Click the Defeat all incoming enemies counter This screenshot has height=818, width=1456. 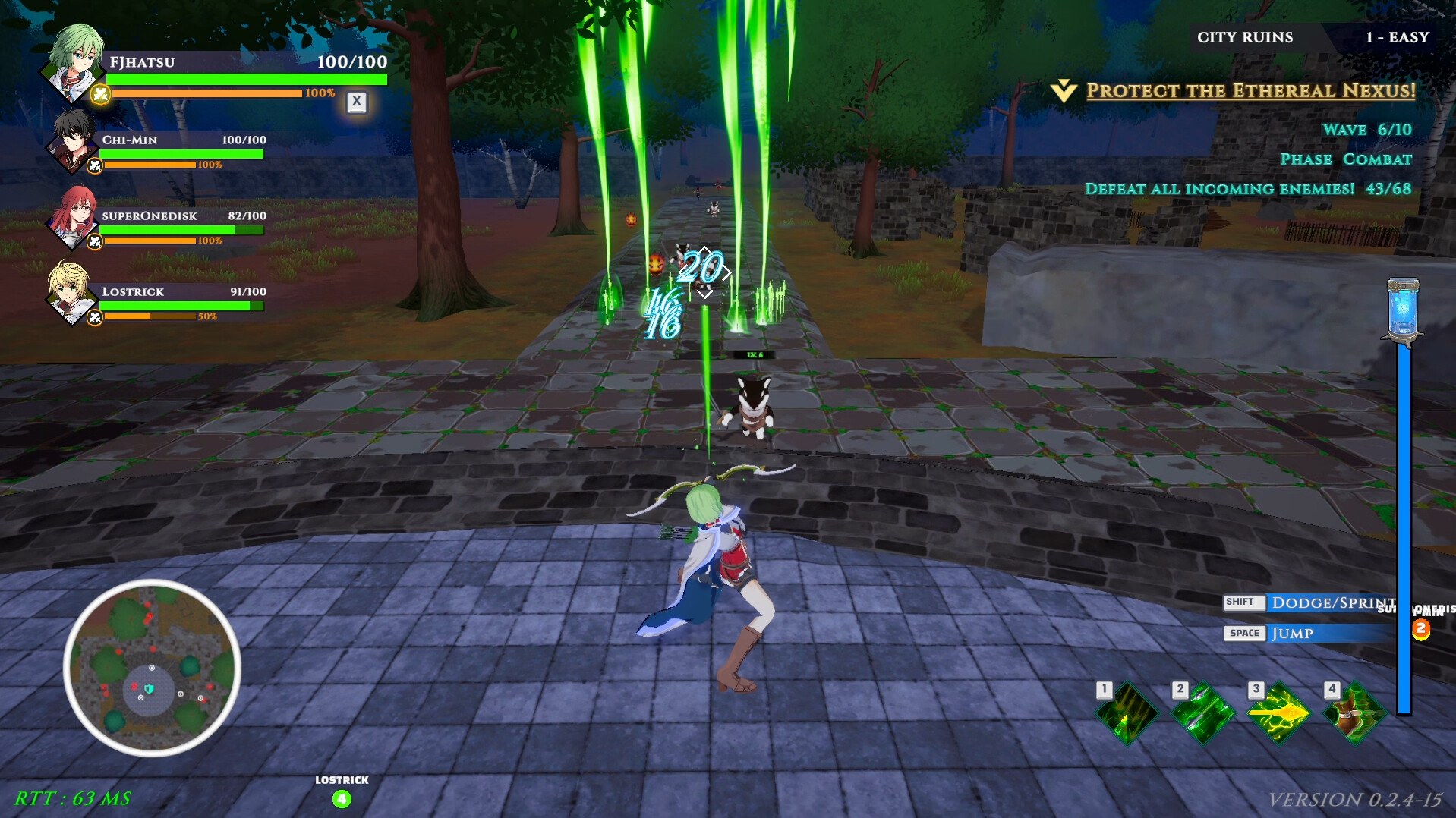click(x=1247, y=188)
